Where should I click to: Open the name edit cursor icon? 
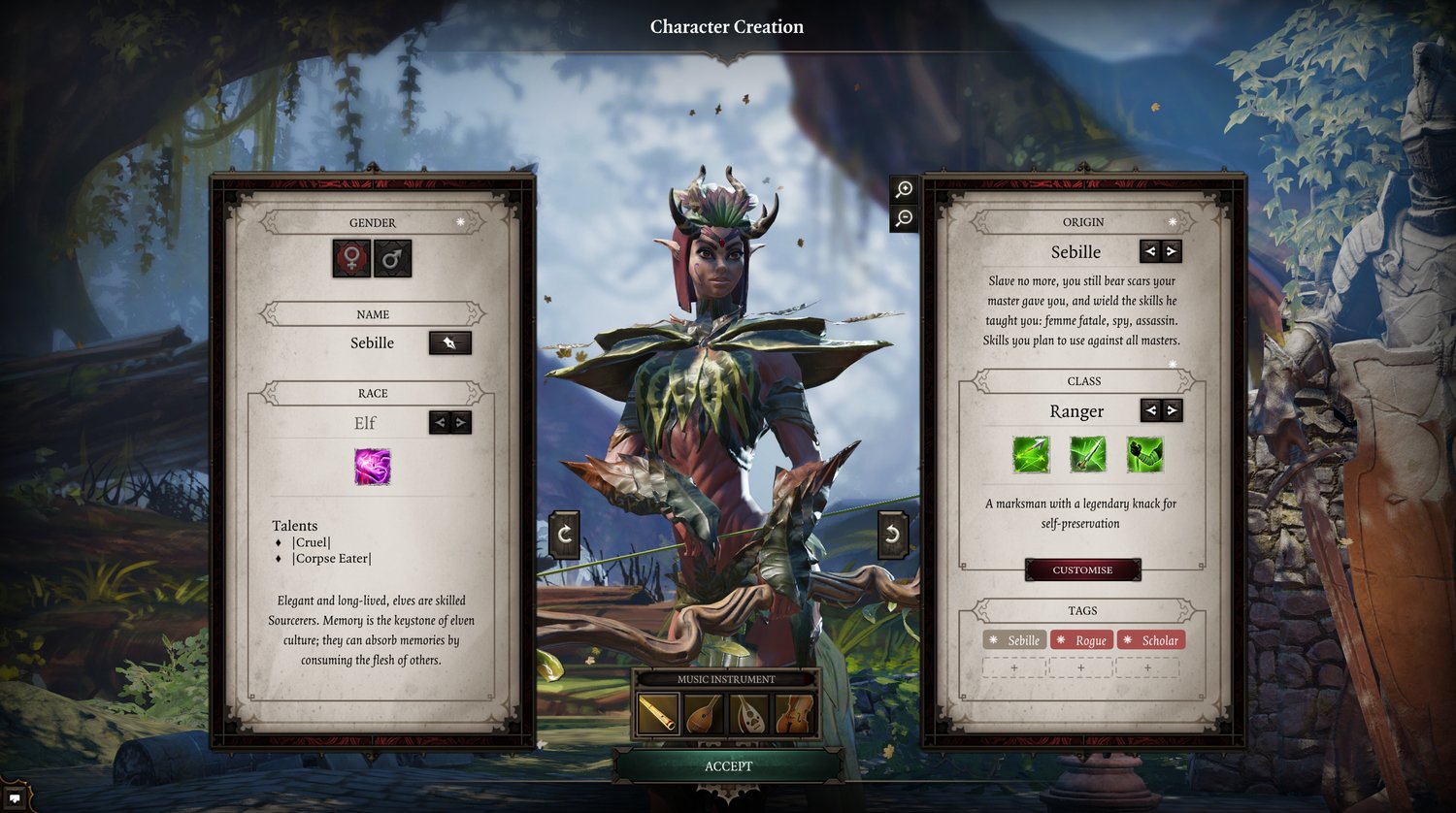tap(449, 342)
